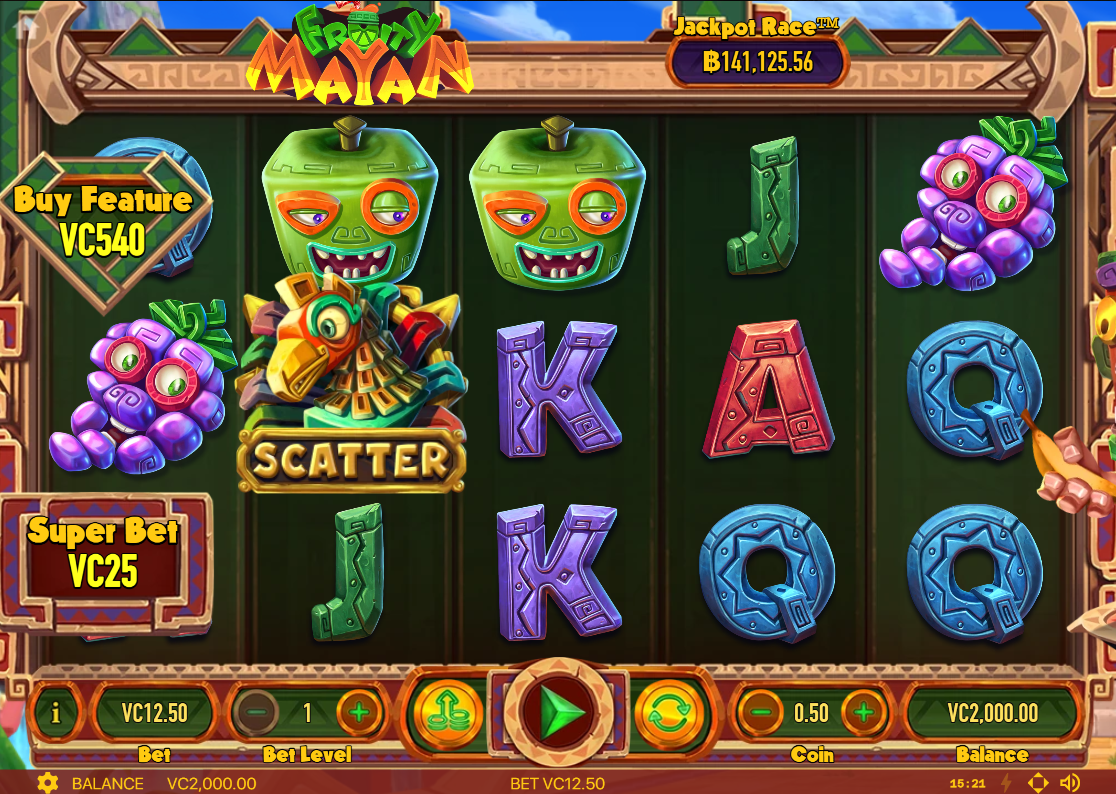Toggle the sound speaker icon
Image resolution: width=1116 pixels, height=794 pixels.
click(1070, 783)
